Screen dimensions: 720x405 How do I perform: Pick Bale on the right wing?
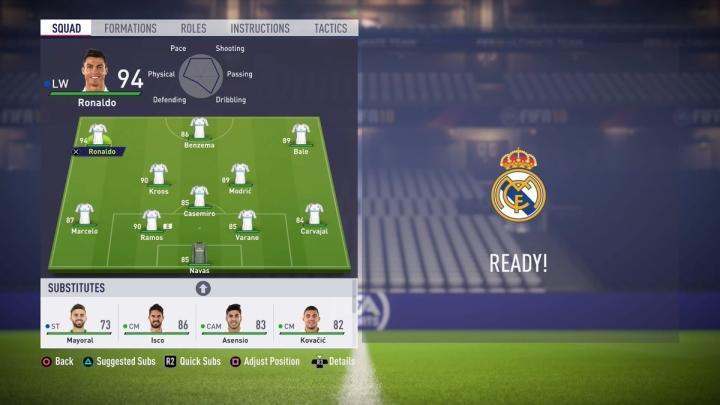click(300, 134)
